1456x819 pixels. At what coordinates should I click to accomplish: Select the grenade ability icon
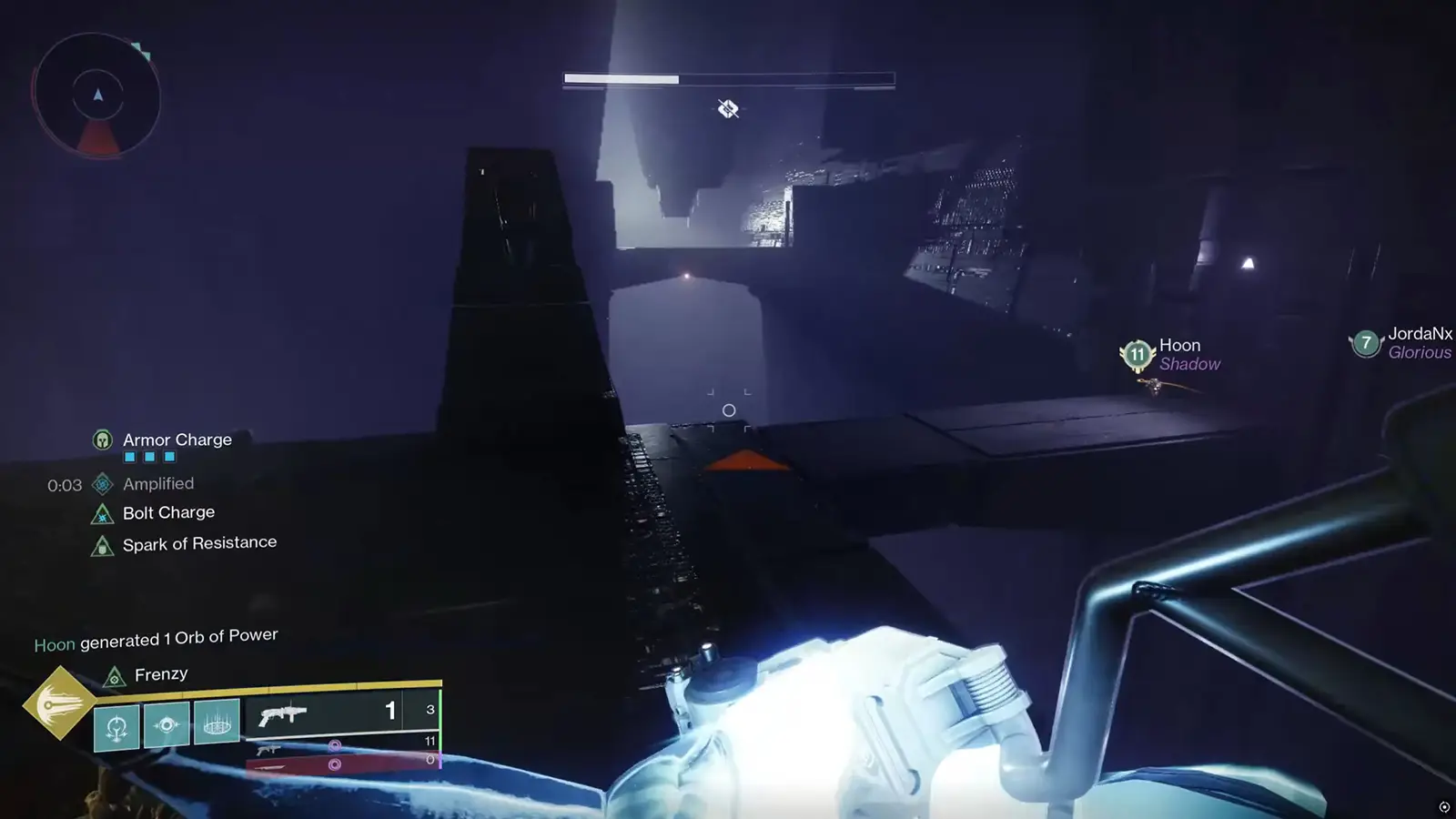click(x=116, y=726)
